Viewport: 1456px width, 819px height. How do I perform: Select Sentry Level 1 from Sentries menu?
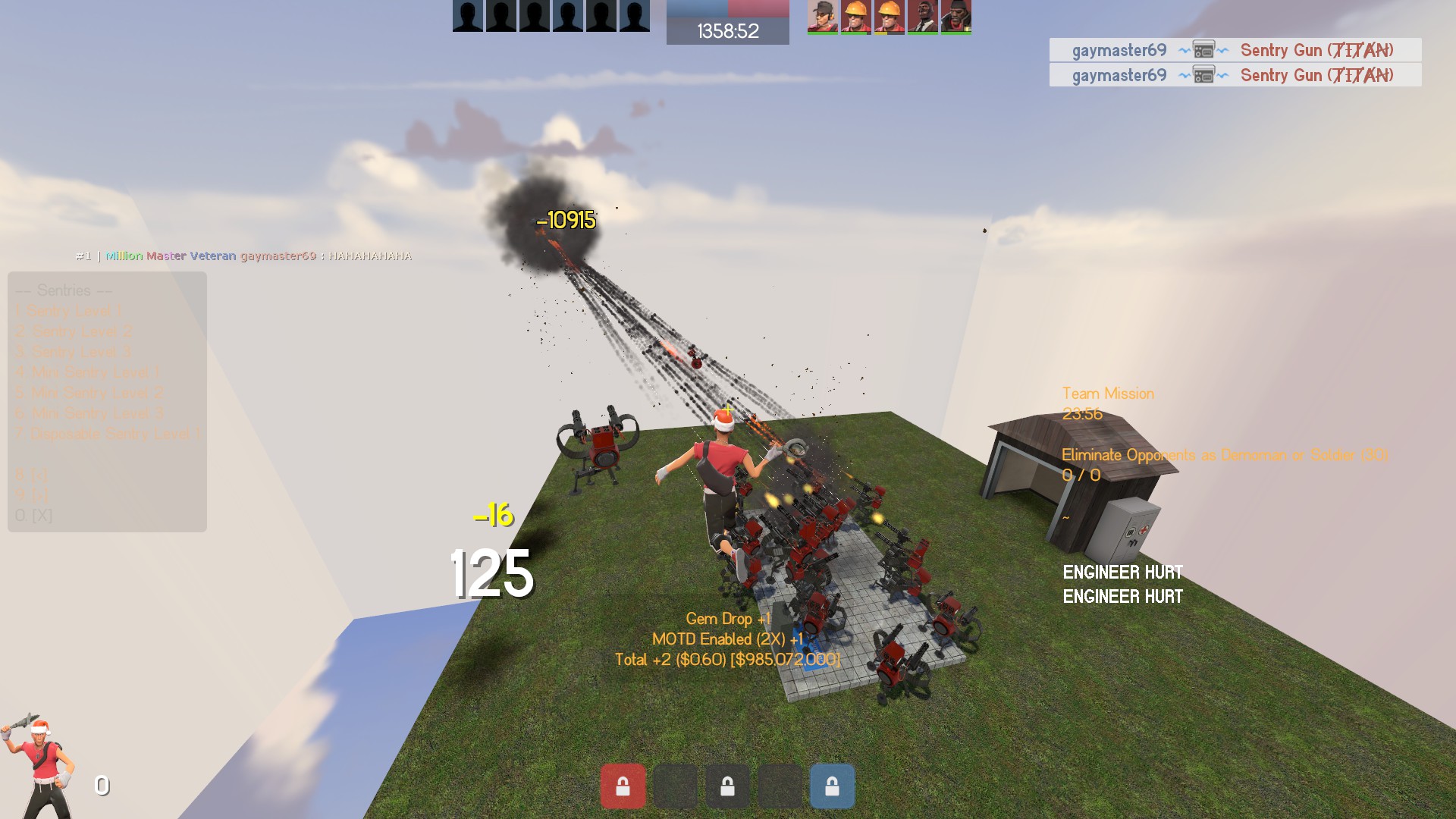[74, 311]
